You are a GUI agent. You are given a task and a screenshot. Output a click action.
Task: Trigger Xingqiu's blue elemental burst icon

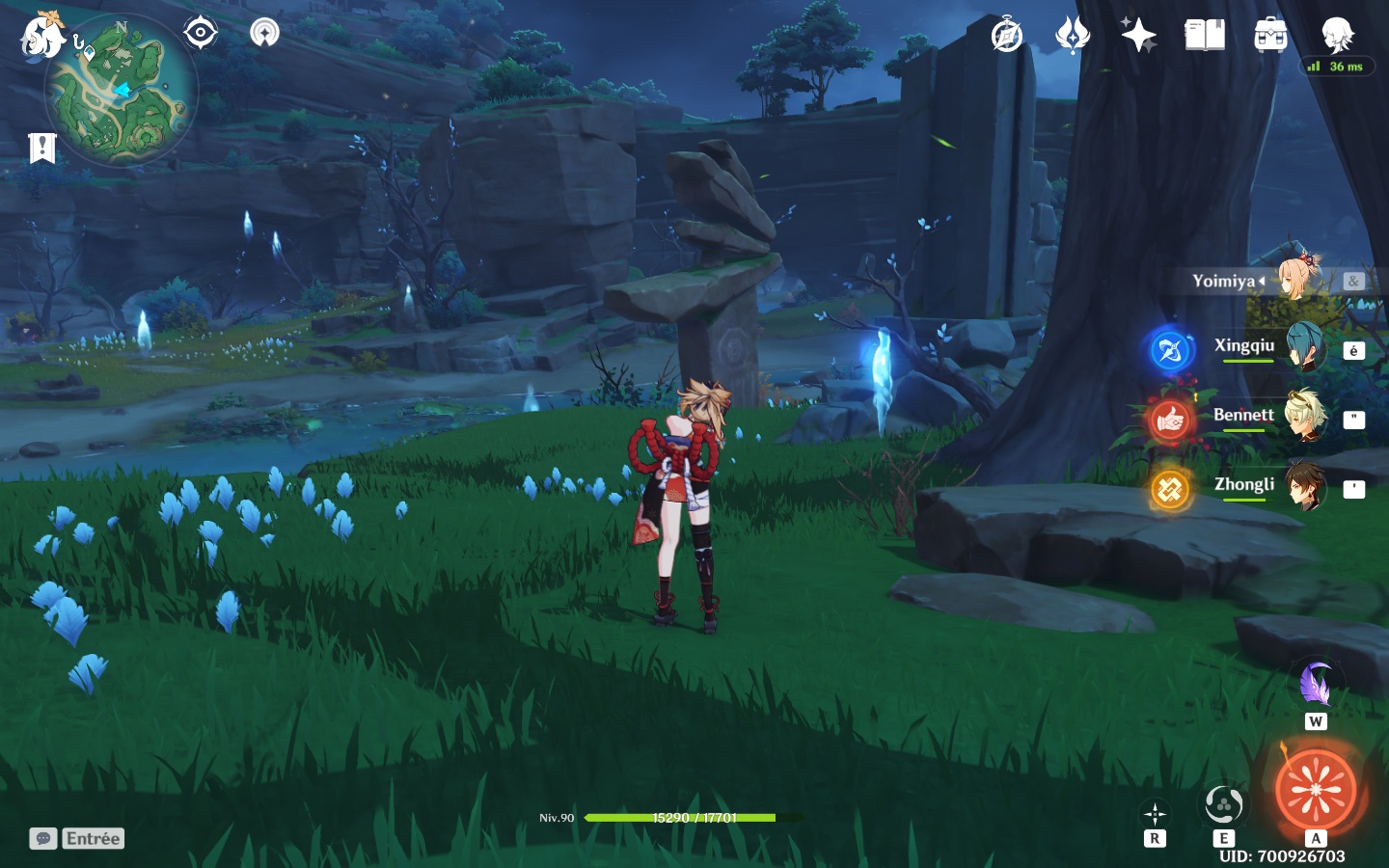click(x=1170, y=349)
